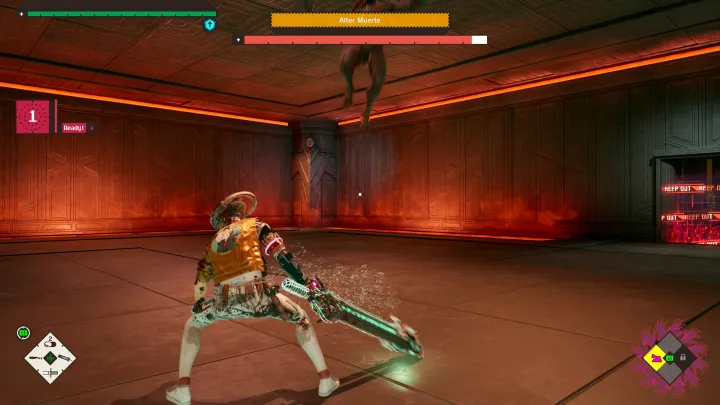Select the bottom weapon in the white diamond
The width and height of the screenshot is (720, 405).
50,372
